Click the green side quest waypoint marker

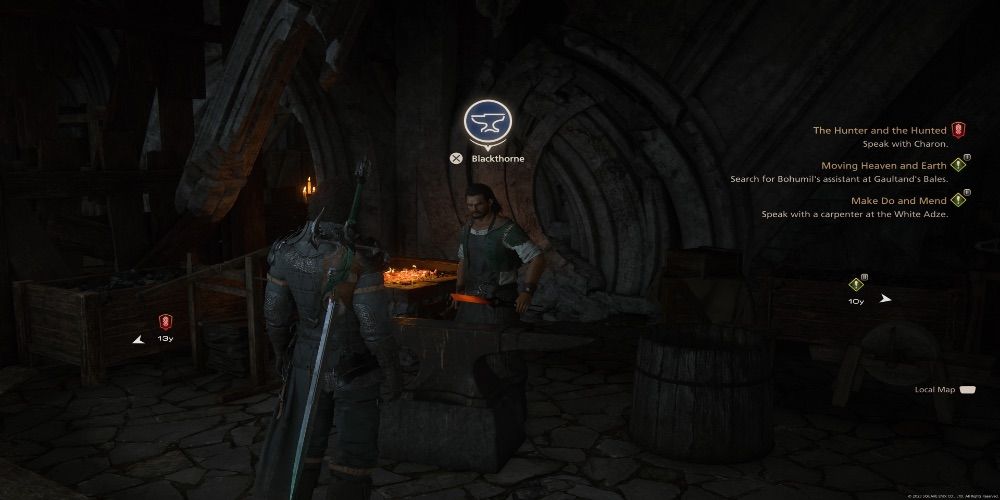[856, 283]
